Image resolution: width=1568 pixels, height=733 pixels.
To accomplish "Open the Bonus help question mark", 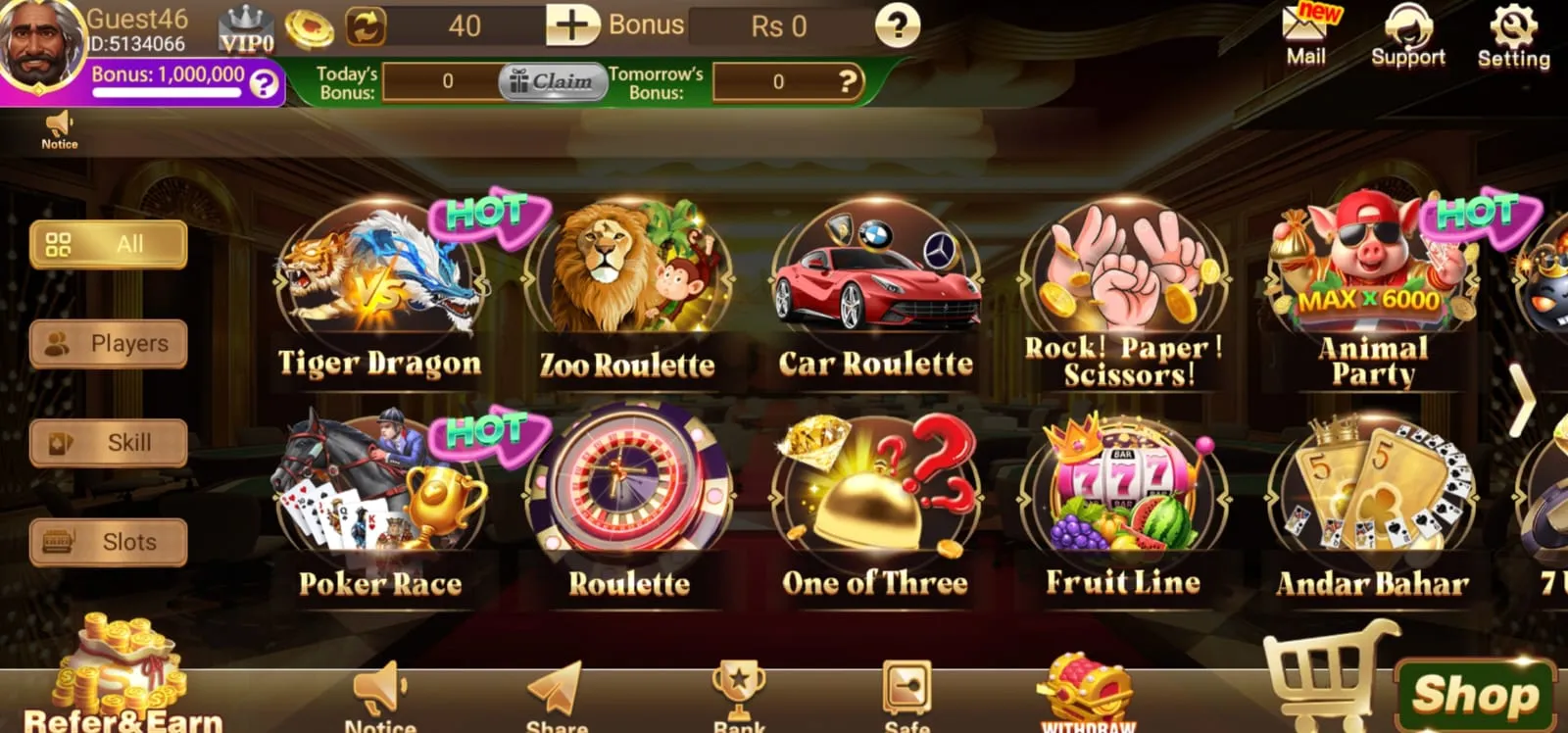I will (x=897, y=26).
